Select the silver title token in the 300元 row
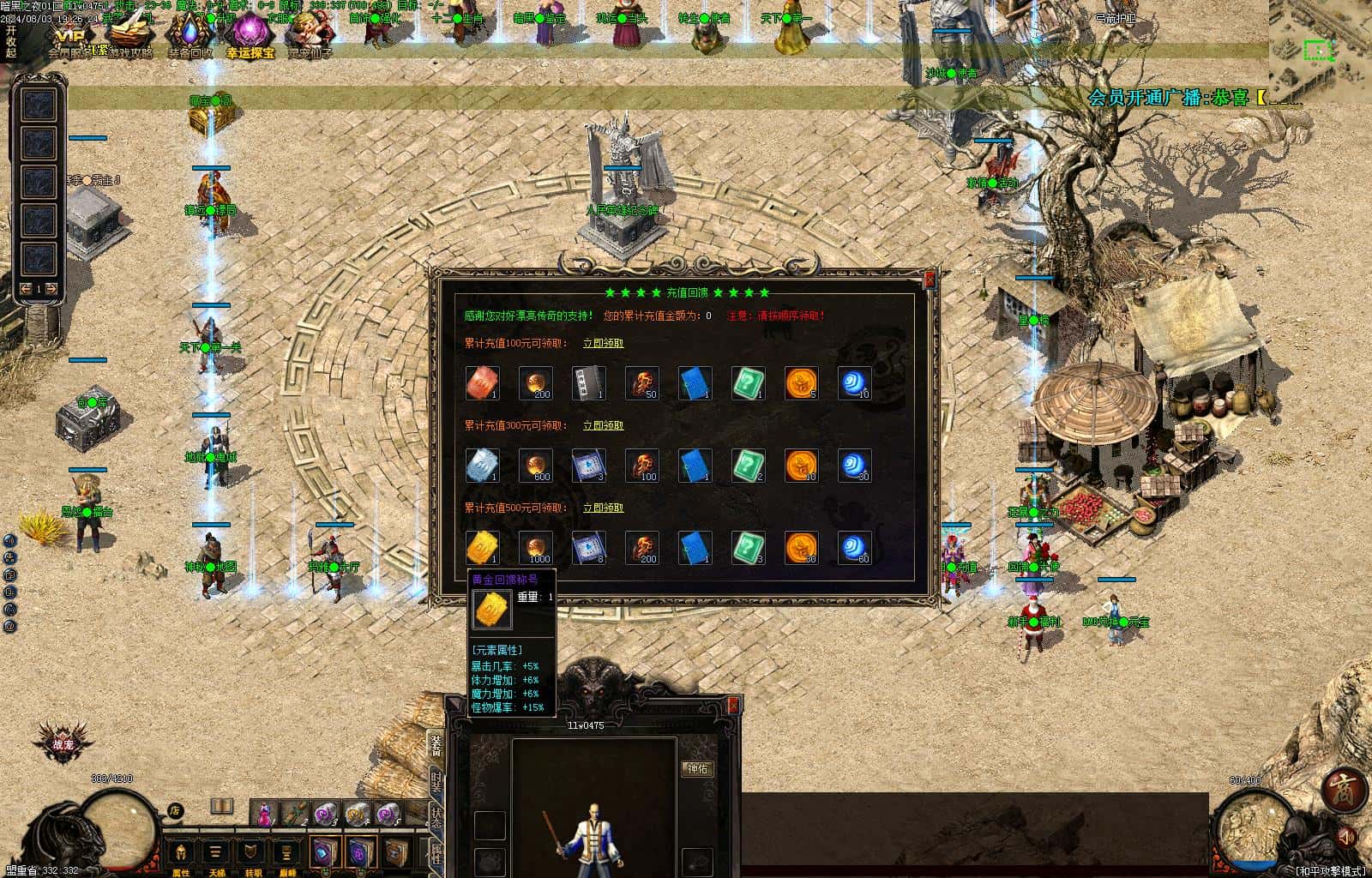This screenshot has height=878, width=1372. (483, 466)
